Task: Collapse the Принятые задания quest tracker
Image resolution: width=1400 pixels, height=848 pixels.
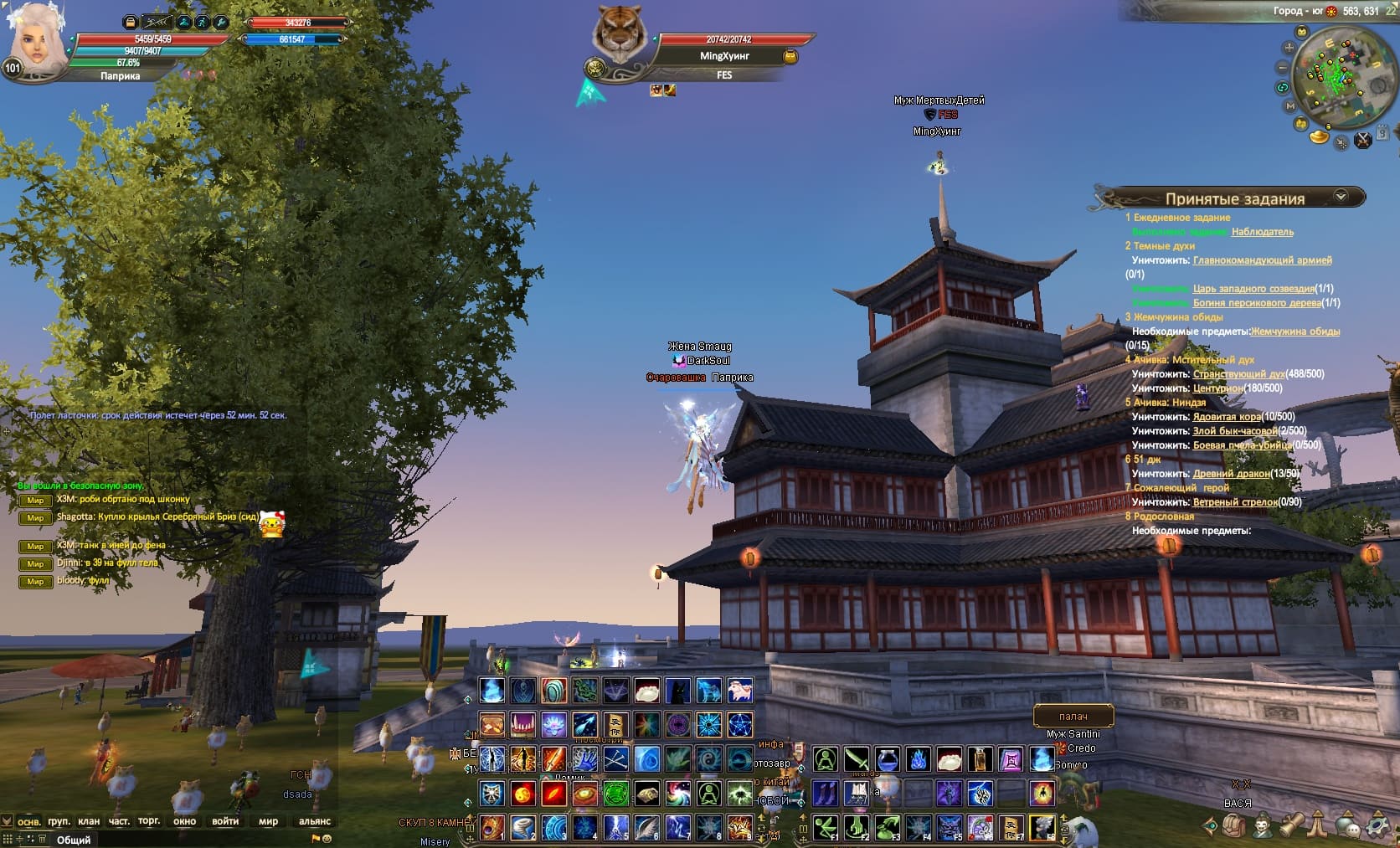Action: 1341,197
